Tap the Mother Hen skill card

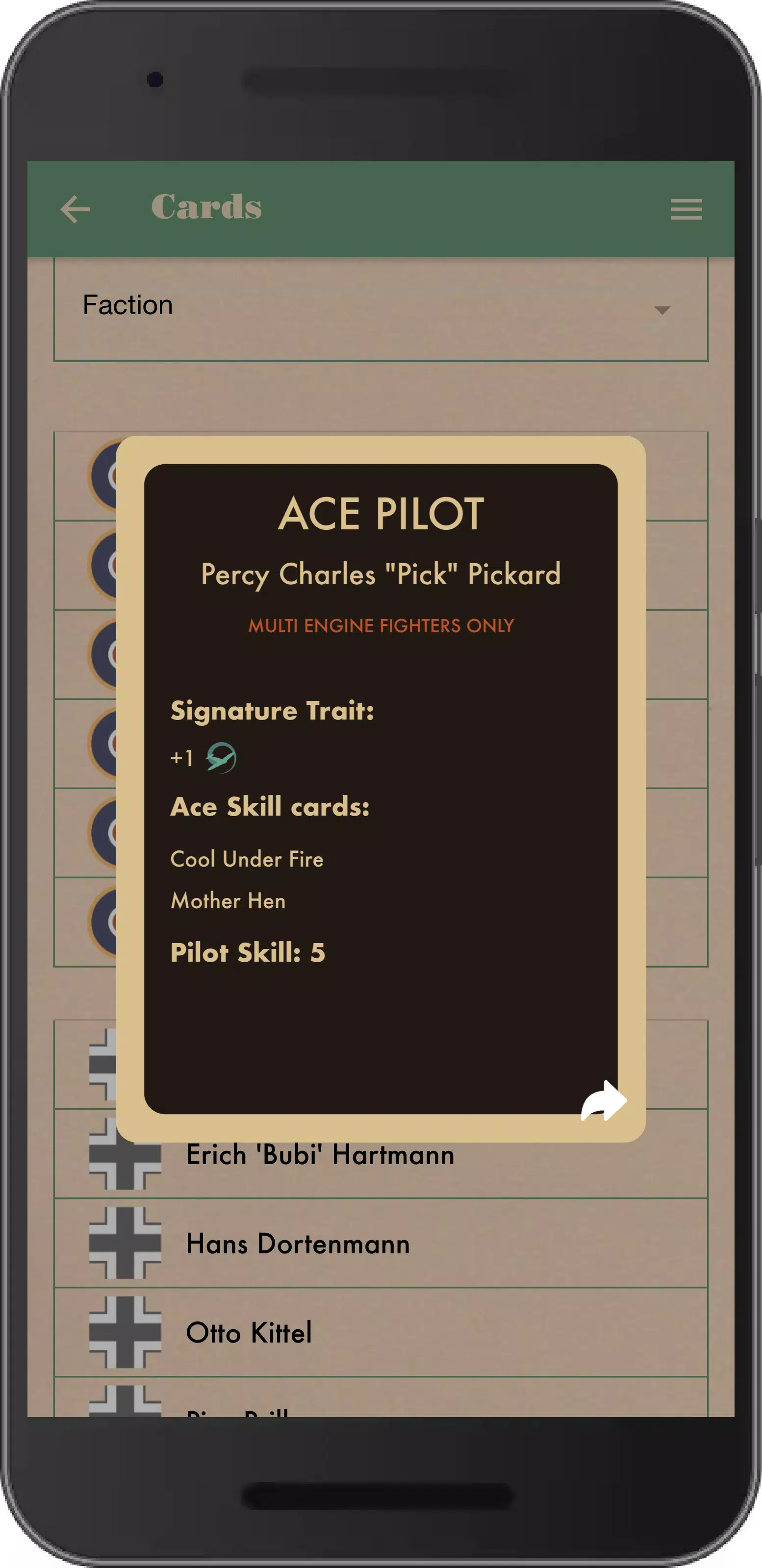[x=228, y=901]
